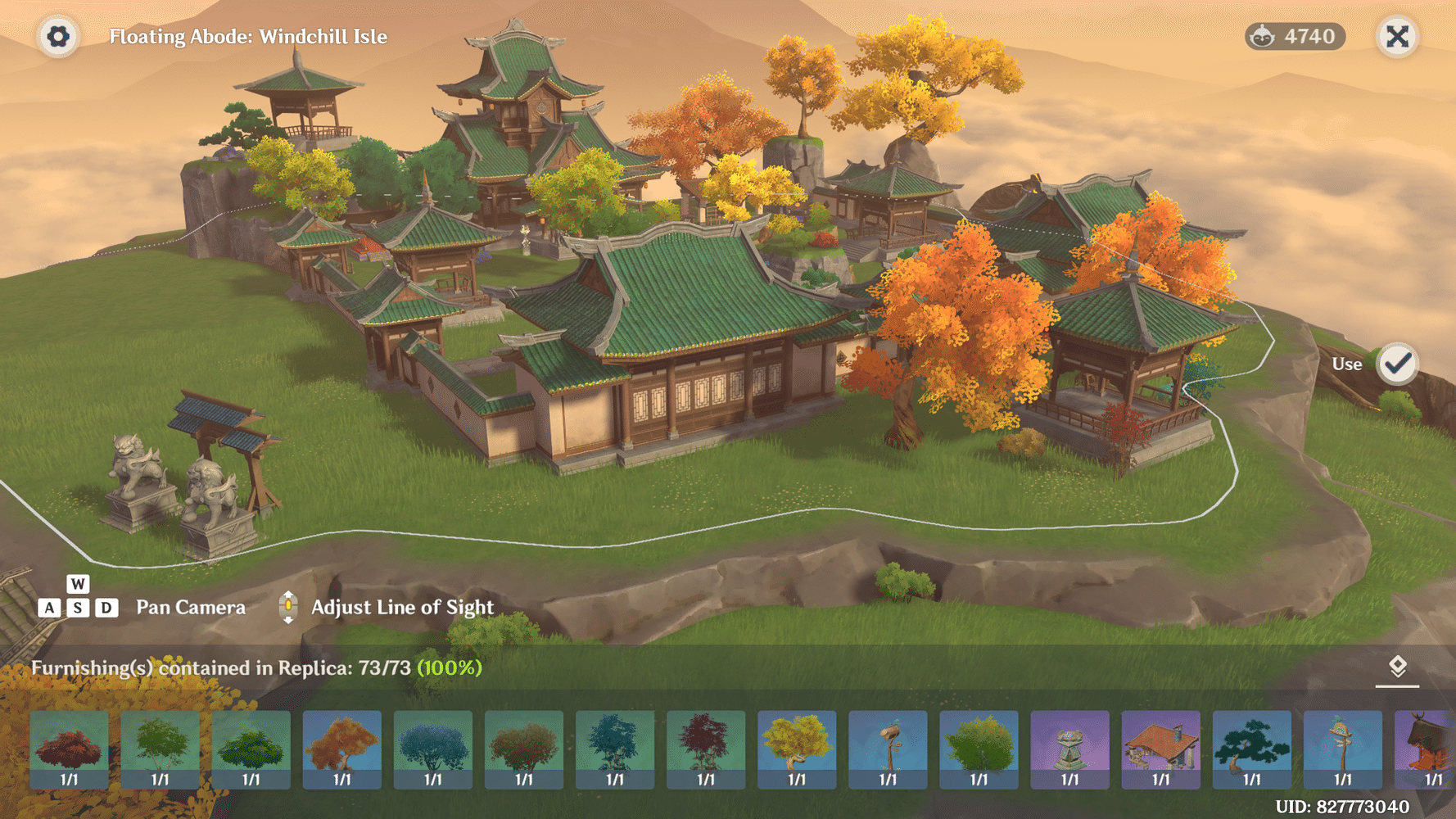Choose the orange-roofed open shed furnishing
Screen dimensions: 1456x819
[x=1160, y=749]
